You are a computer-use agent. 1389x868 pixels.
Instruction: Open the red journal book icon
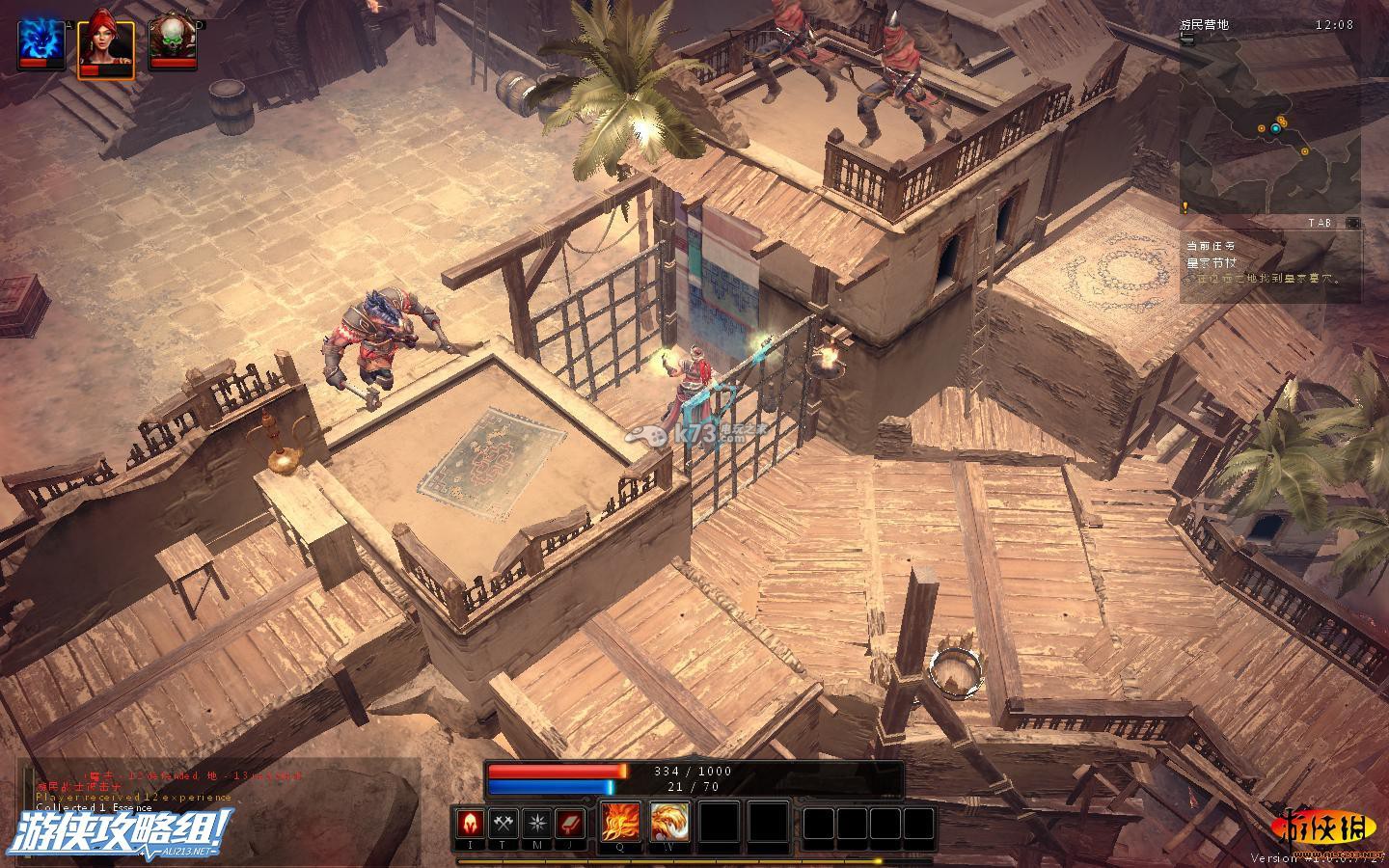pyautogui.click(x=570, y=824)
